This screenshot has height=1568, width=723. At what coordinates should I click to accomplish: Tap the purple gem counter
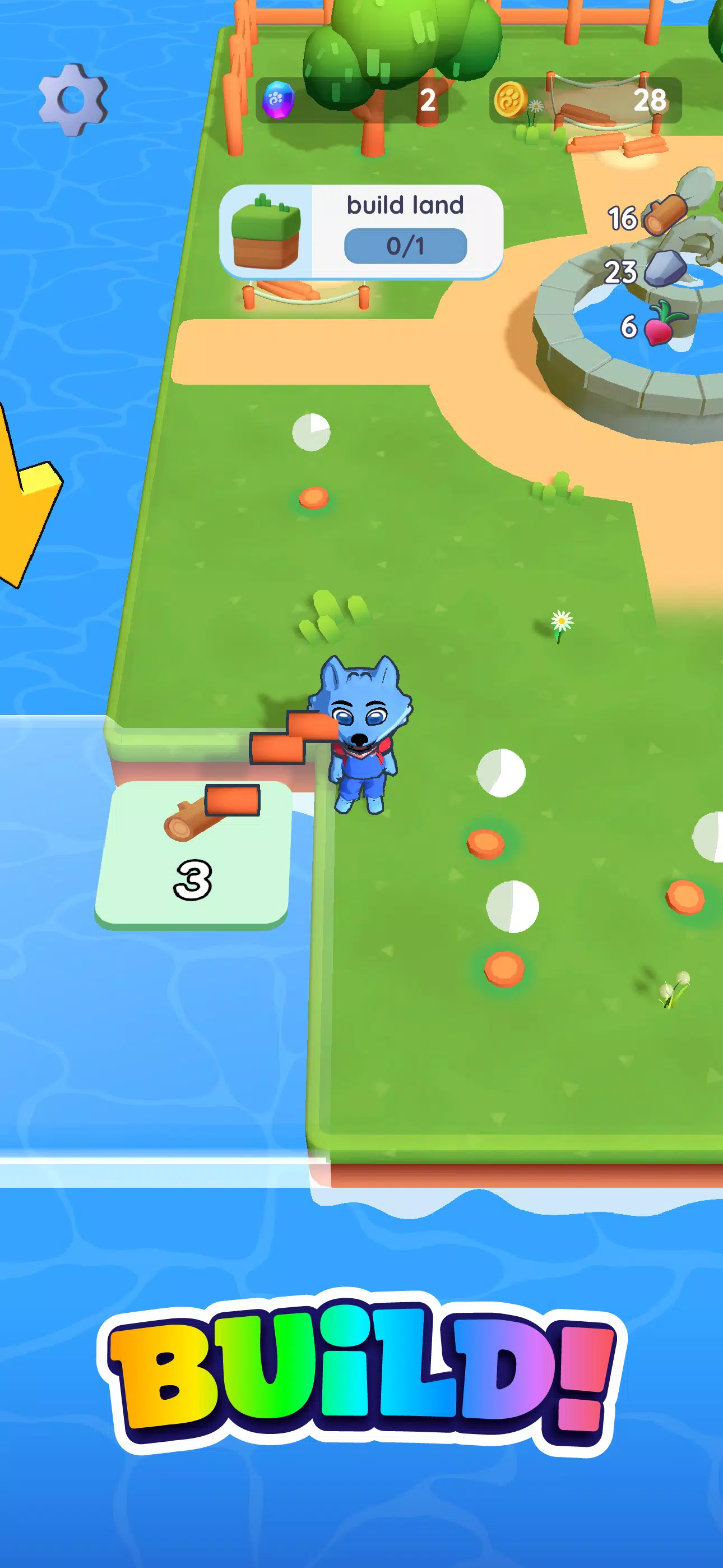tap(277, 99)
